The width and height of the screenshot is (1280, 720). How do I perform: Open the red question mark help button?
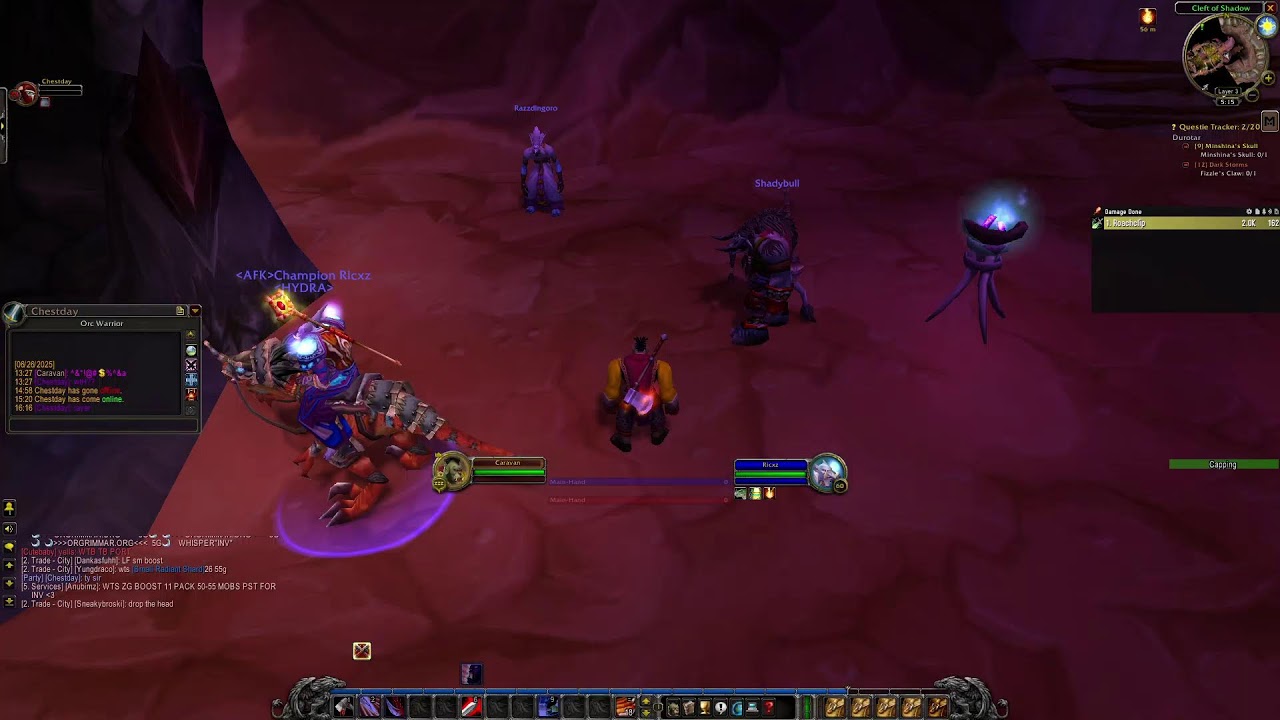(769, 708)
